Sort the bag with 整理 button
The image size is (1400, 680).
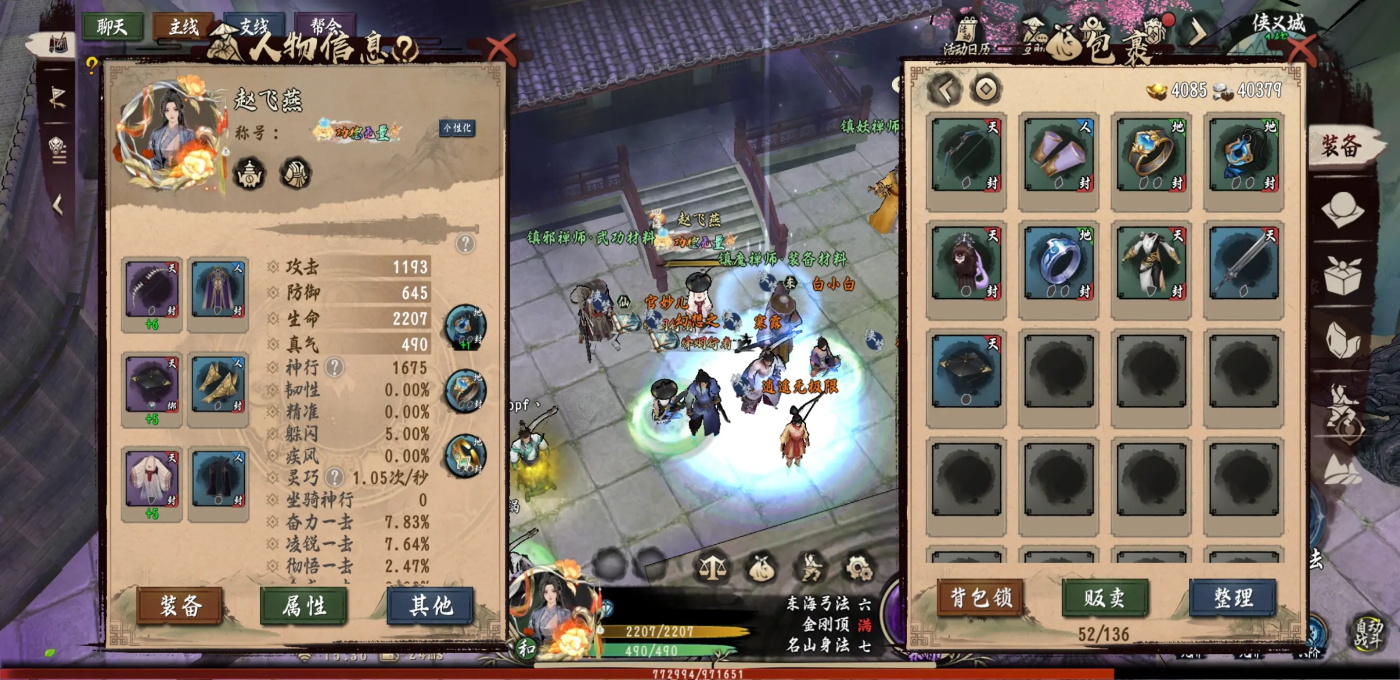pos(1232,597)
